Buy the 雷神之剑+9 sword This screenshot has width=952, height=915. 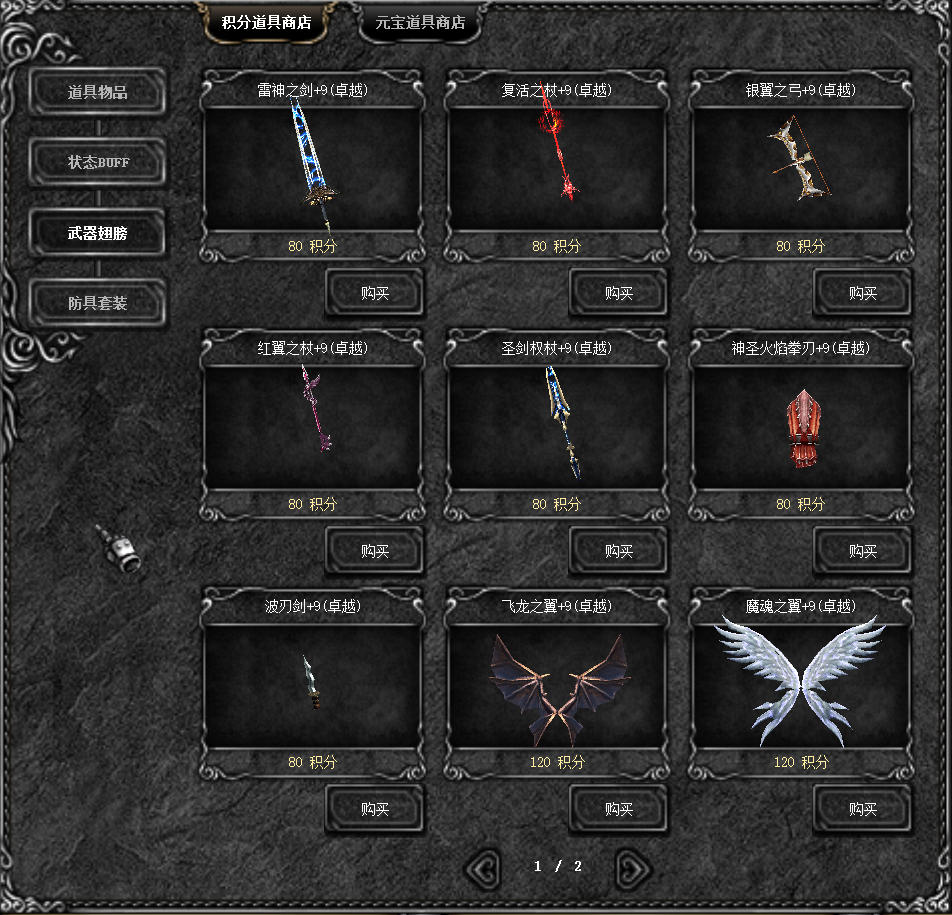[x=375, y=293]
